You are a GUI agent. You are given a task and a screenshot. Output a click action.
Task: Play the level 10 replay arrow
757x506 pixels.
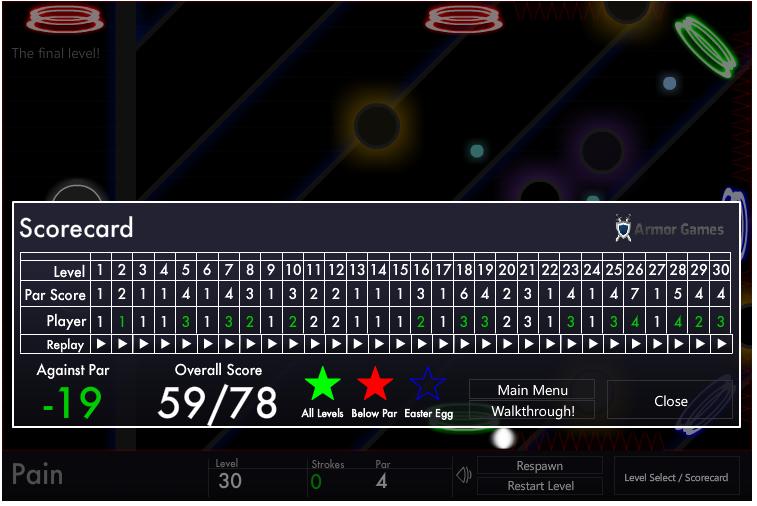click(x=293, y=344)
